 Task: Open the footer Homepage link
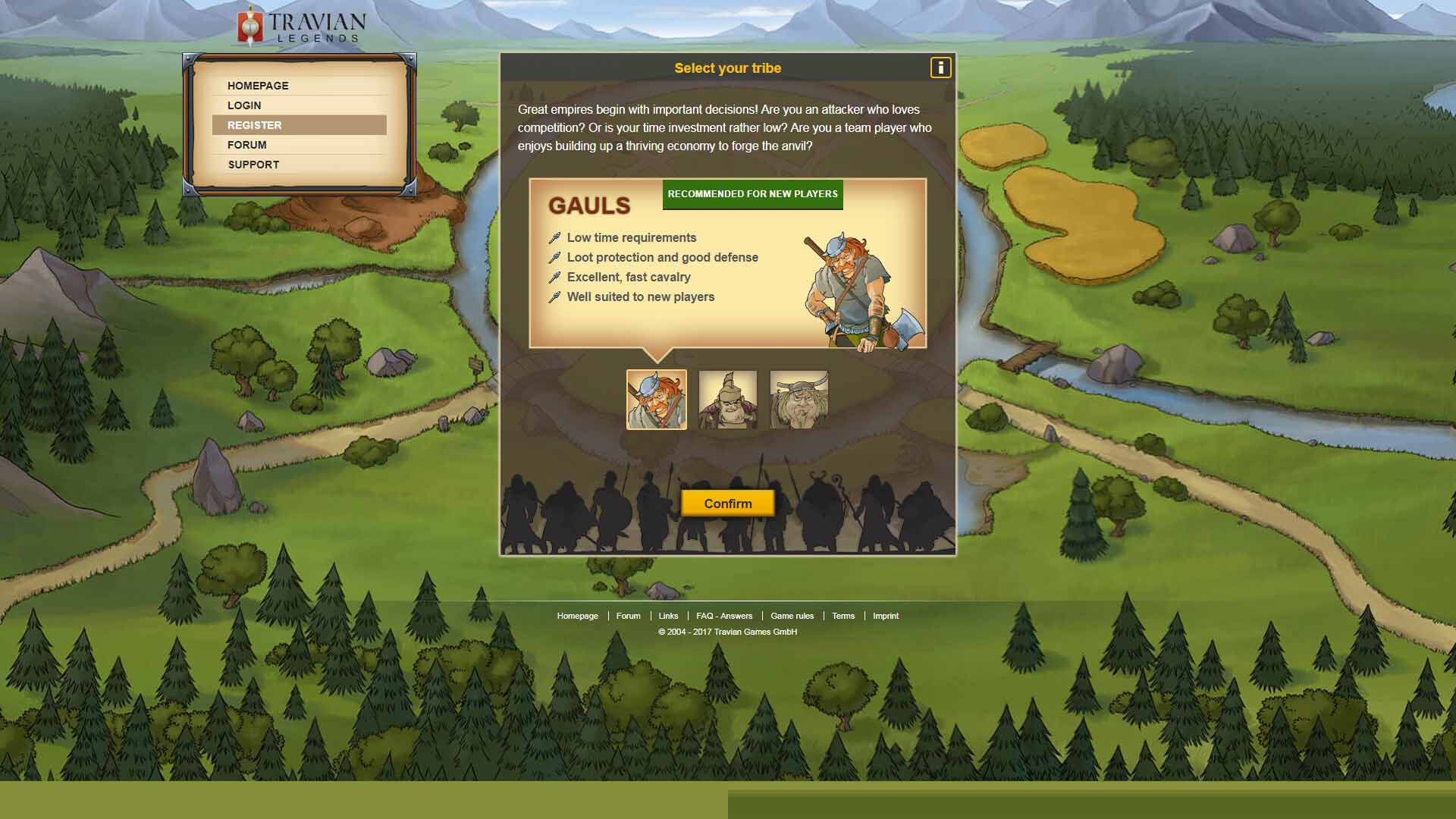(578, 616)
